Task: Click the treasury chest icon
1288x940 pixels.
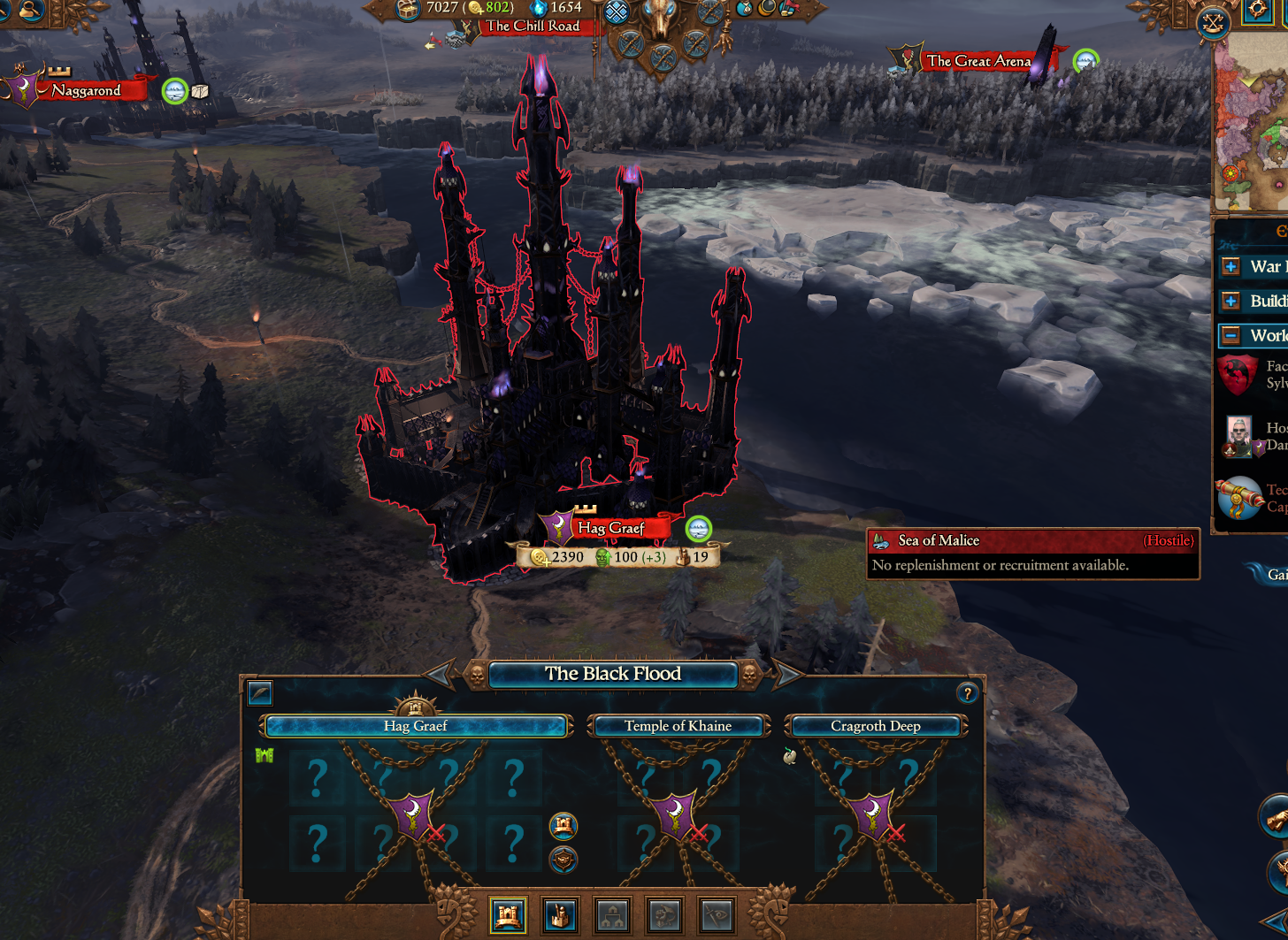Action: pyautogui.click(x=406, y=9)
